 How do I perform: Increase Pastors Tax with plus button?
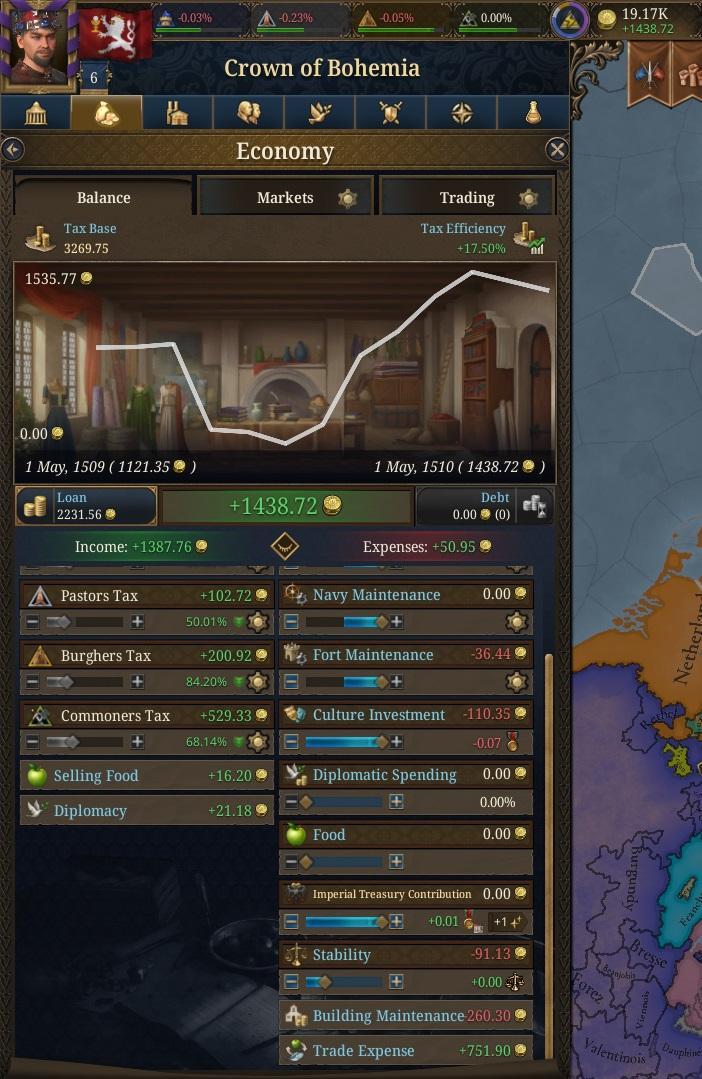(x=137, y=622)
